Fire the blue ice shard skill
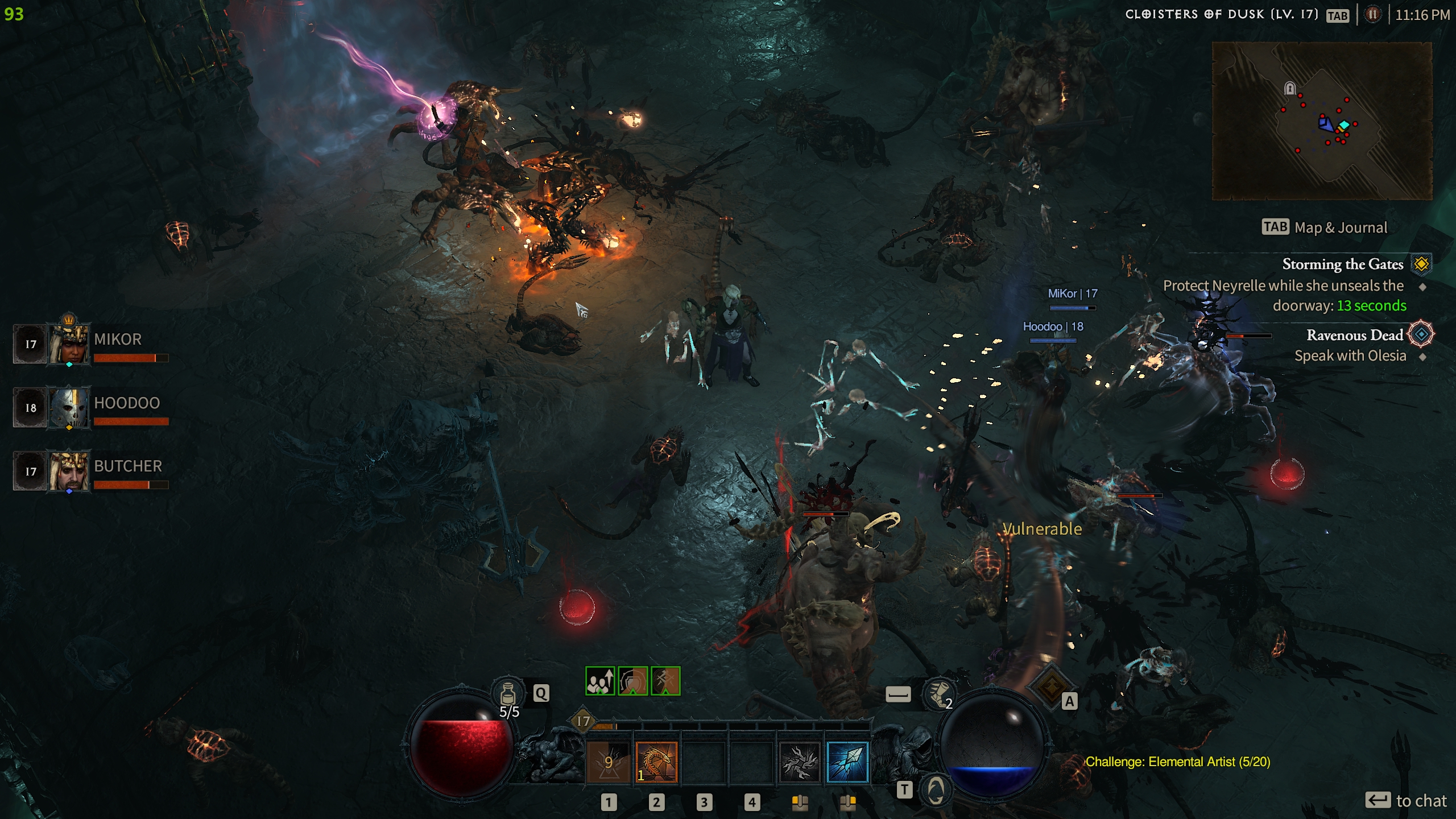1456x819 pixels. click(x=847, y=762)
